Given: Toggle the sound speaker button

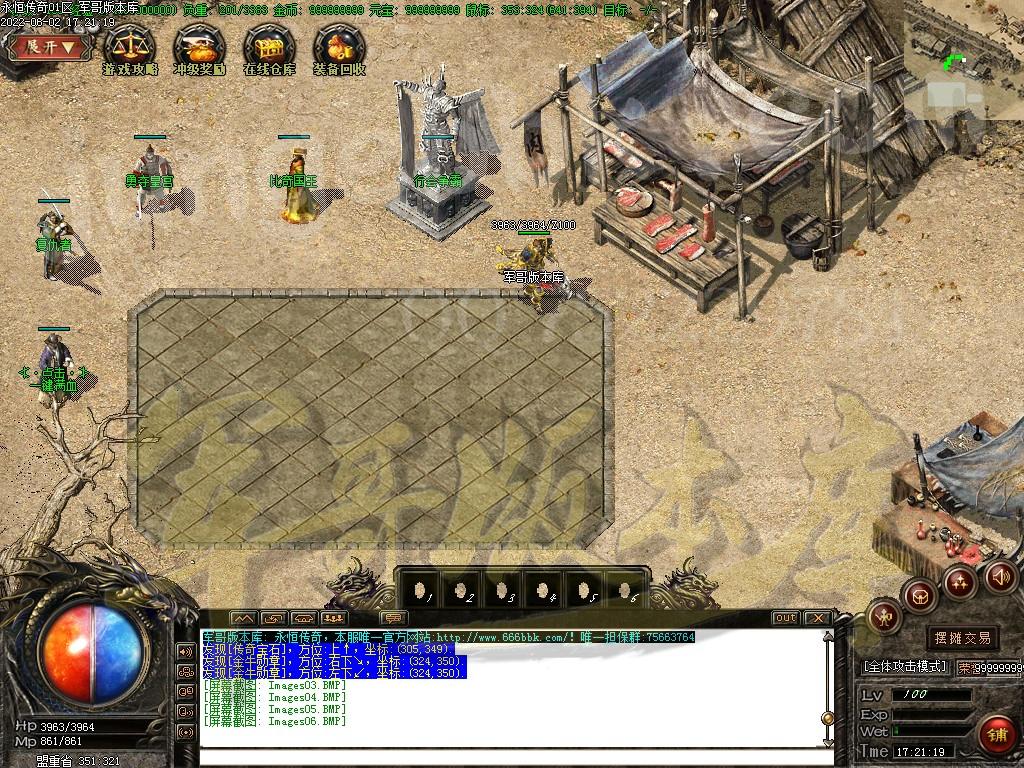Looking at the screenshot, I should pyautogui.click(x=1000, y=576).
